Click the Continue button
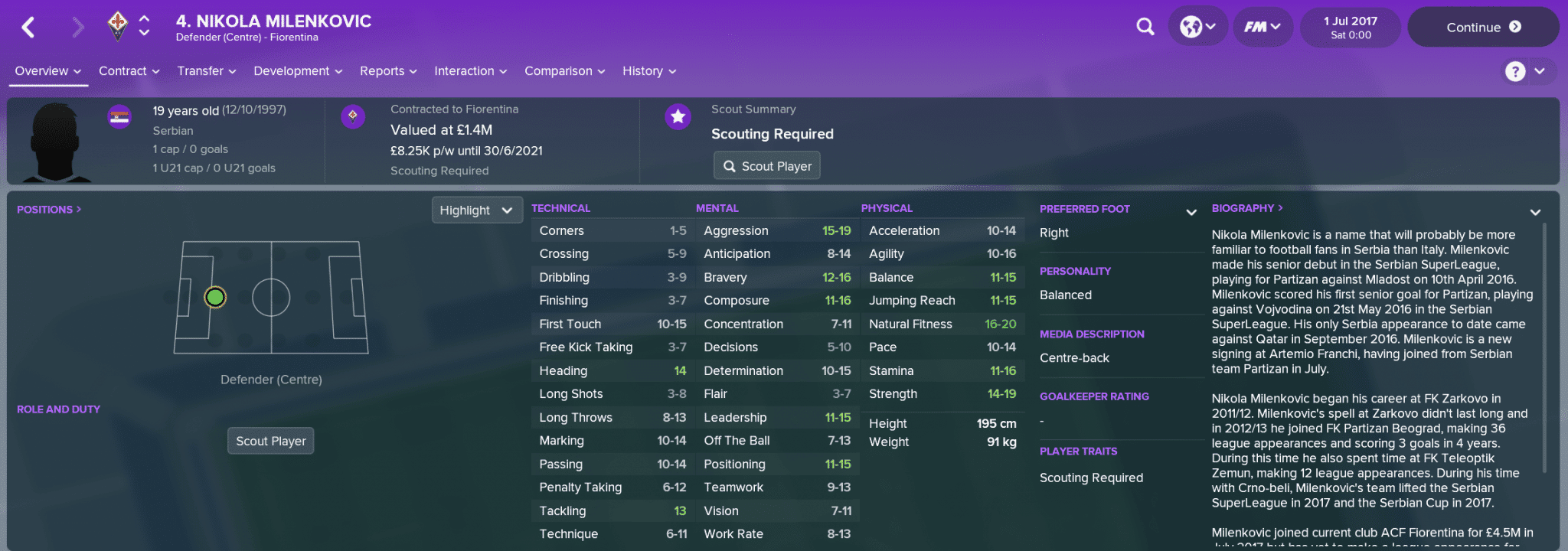This screenshot has width=1568, height=551. pos(1482,28)
